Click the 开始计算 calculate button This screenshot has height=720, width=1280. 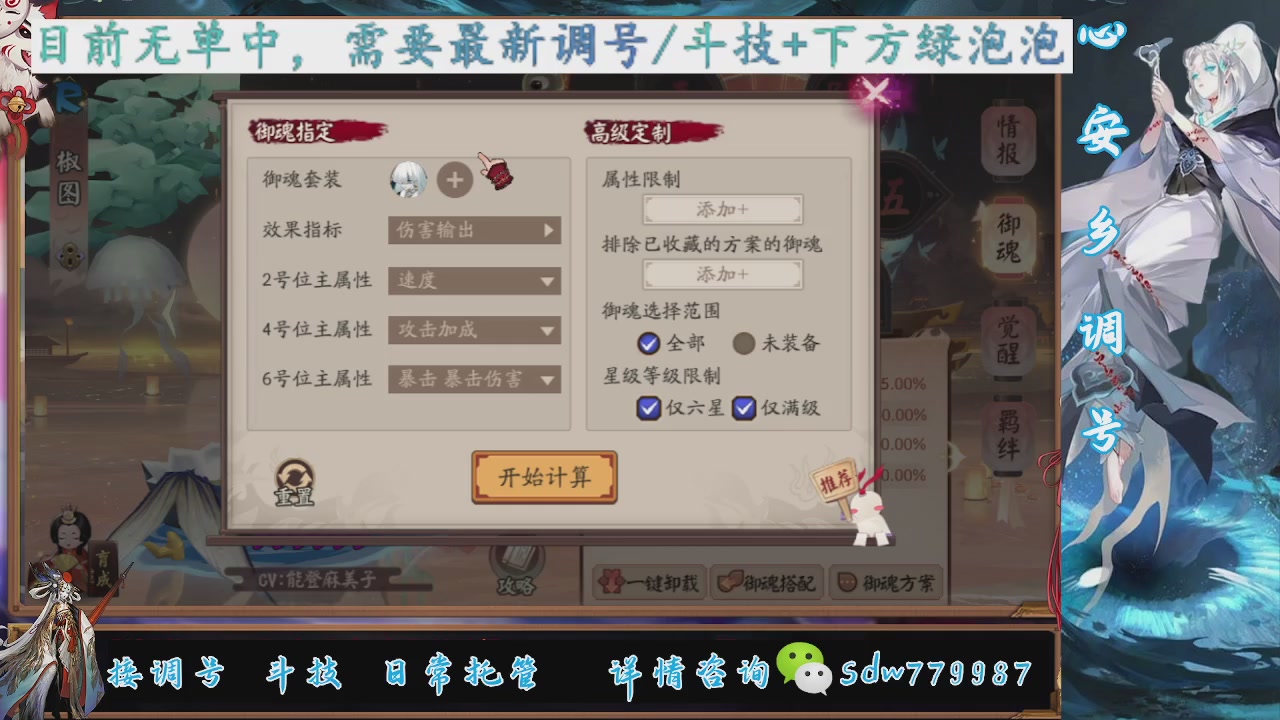point(544,477)
